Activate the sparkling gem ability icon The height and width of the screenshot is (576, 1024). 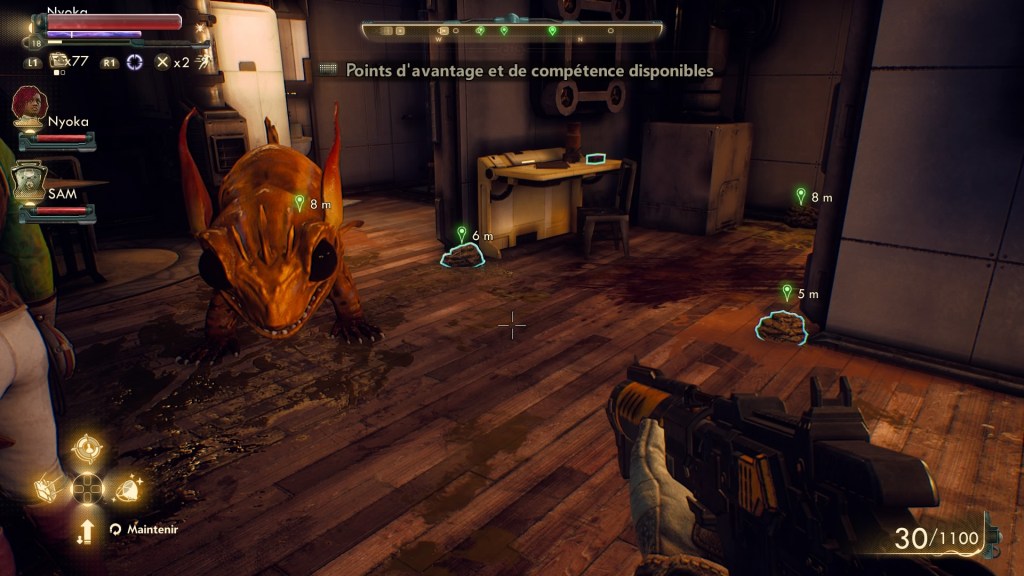pos(127,487)
